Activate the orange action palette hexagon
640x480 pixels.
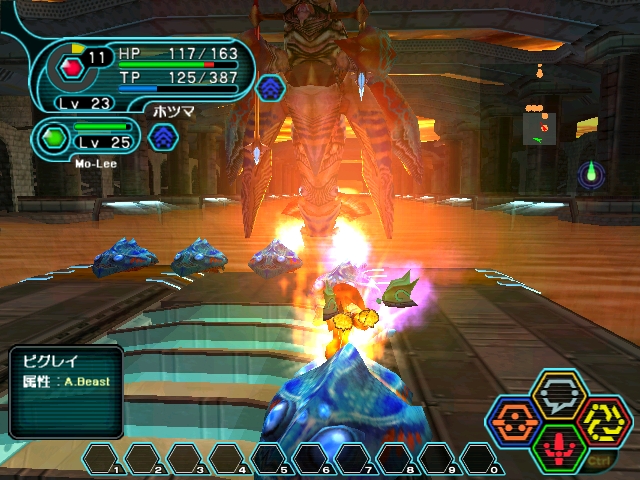[x=515, y=422]
